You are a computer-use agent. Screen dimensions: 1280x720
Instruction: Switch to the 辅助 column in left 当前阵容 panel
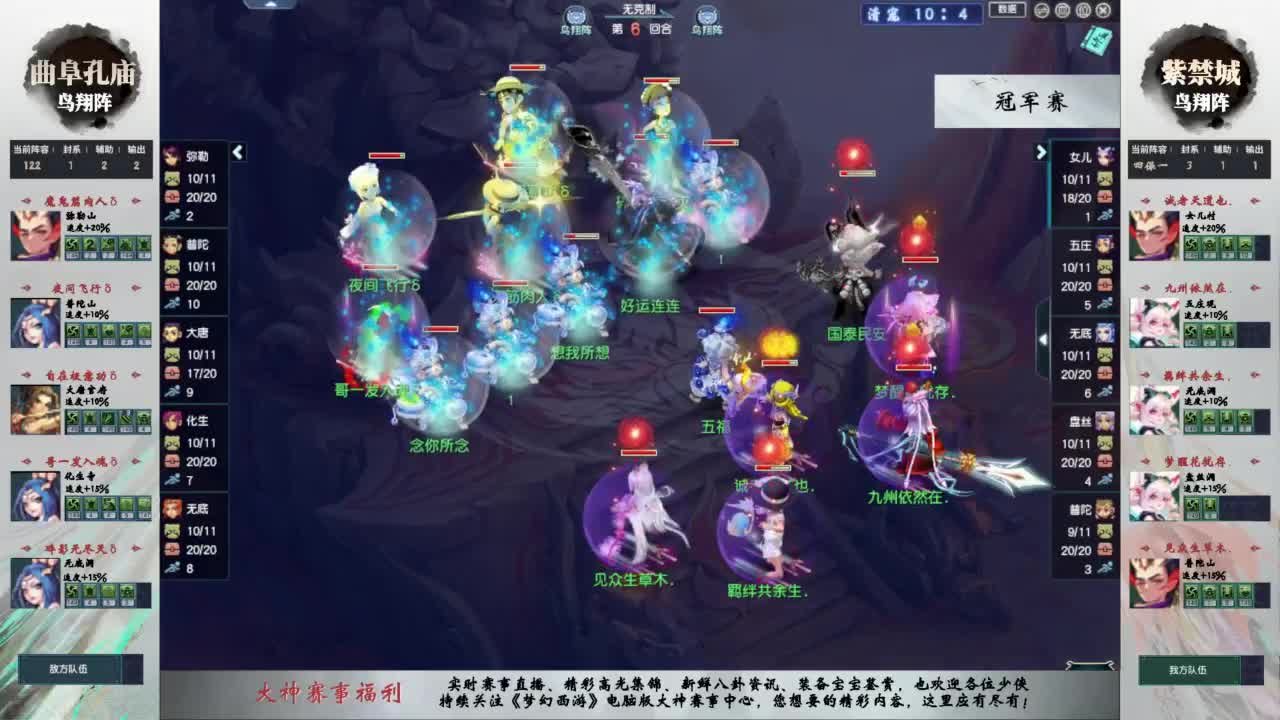pyautogui.click(x=104, y=149)
